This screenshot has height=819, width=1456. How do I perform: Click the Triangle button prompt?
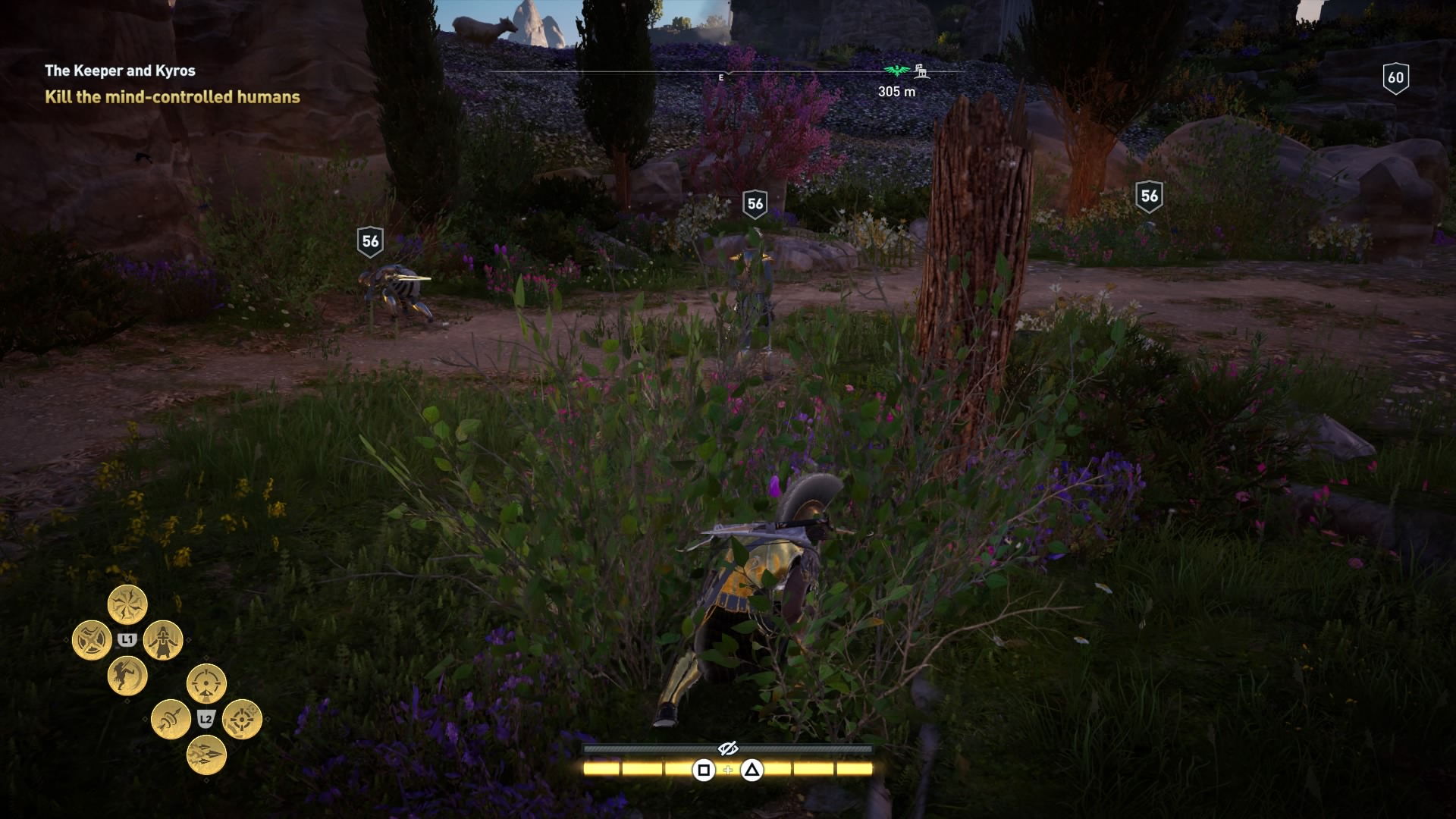pos(752,770)
